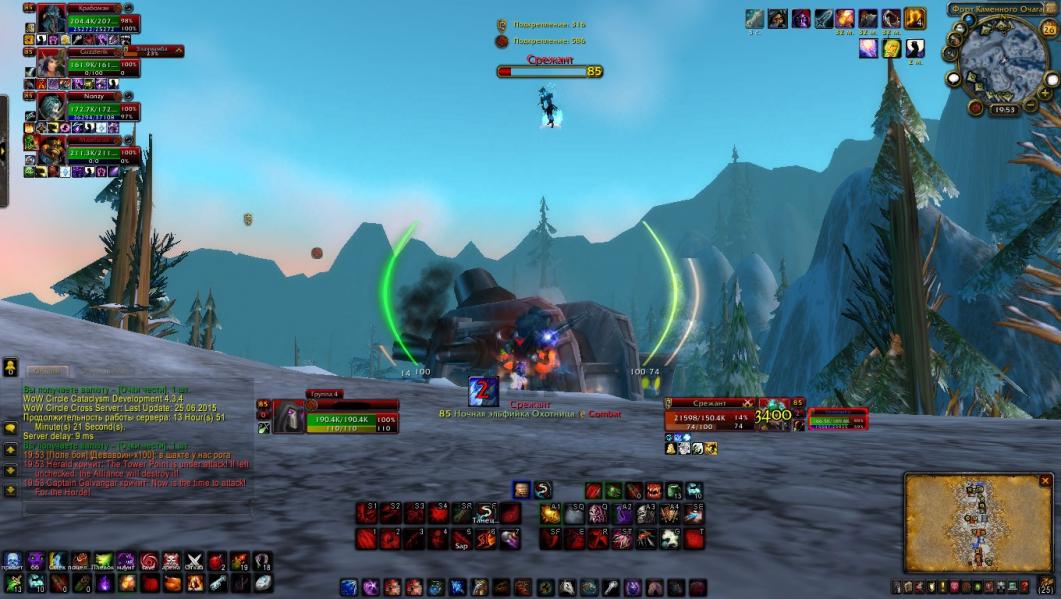Open the zone name header above minimap
Image resolution: width=1061 pixels, height=599 pixels.
[996, 10]
